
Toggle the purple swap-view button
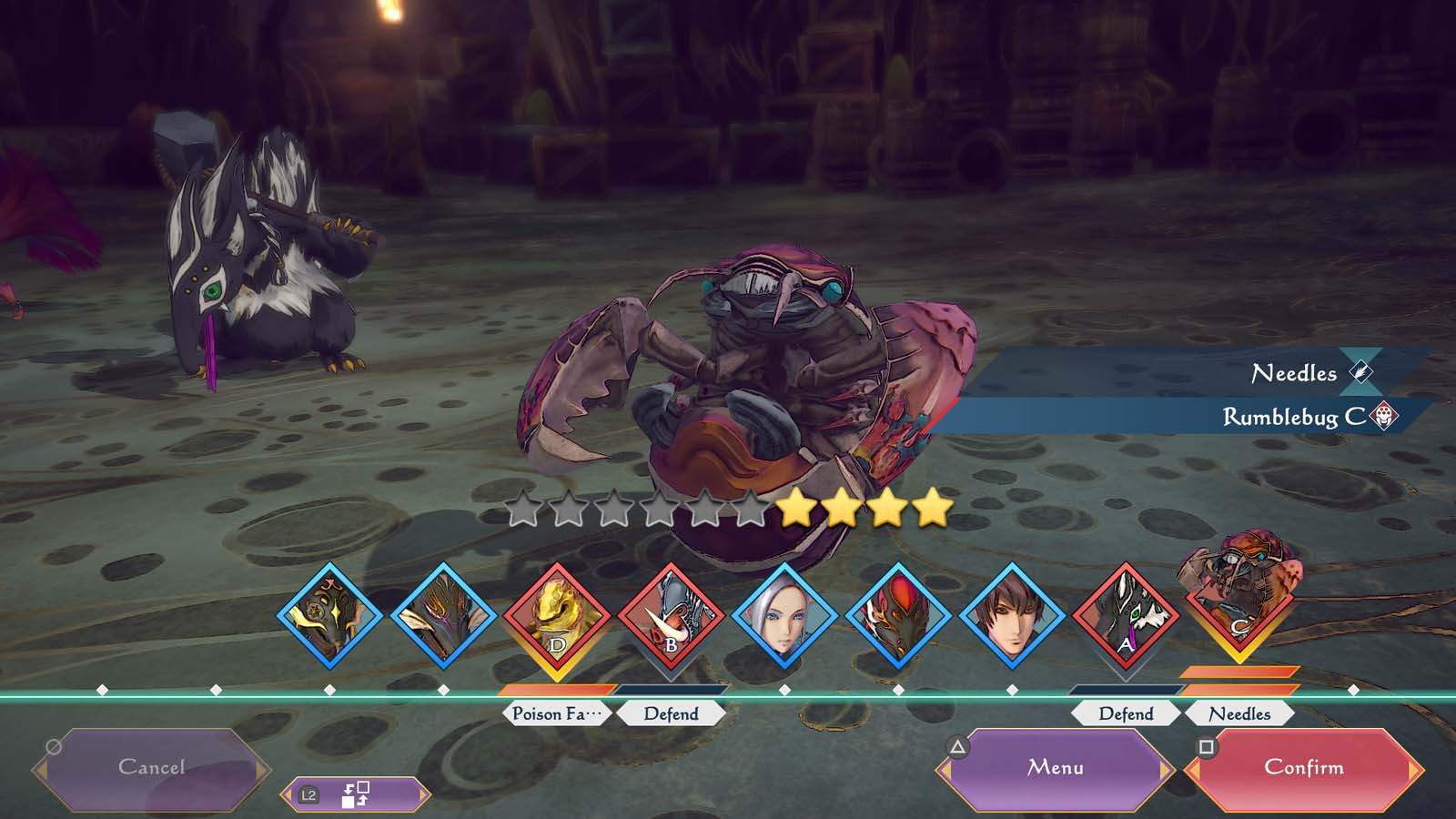(x=354, y=794)
